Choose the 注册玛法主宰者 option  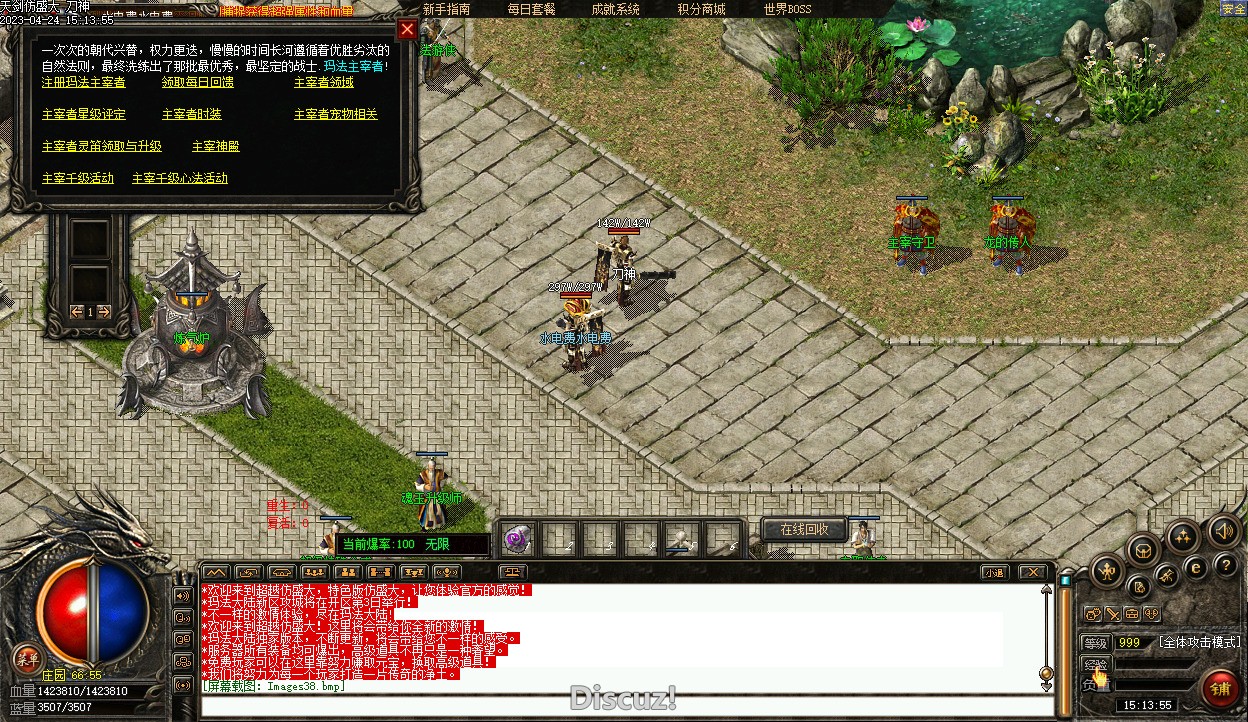[84, 82]
